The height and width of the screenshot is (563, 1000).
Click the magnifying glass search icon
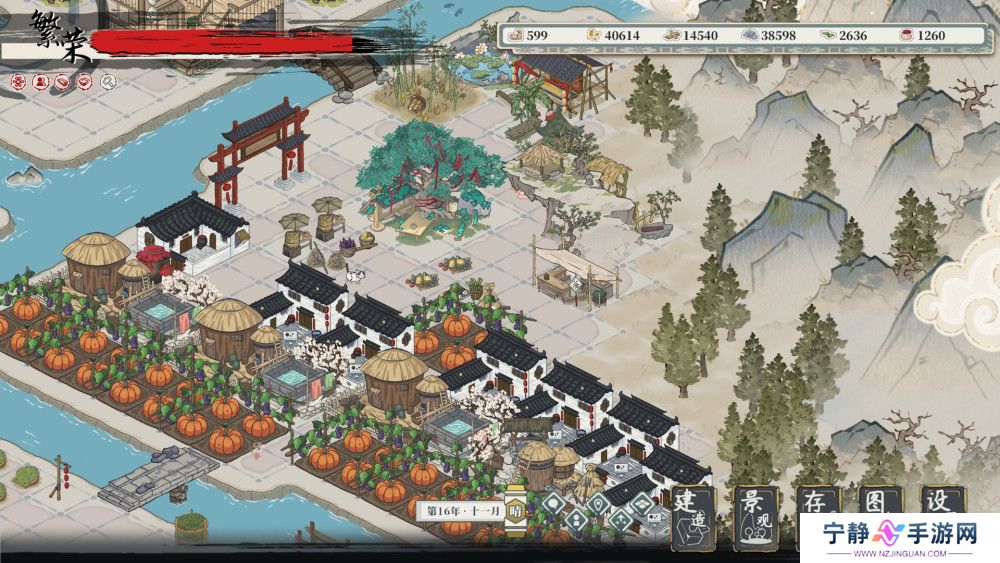tap(108, 81)
